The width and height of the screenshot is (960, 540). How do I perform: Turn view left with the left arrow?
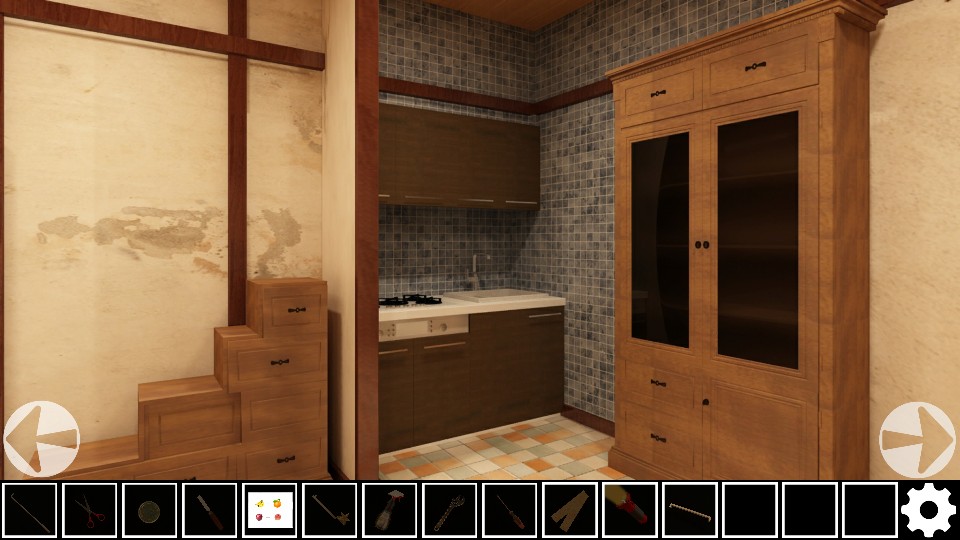pos(41,439)
